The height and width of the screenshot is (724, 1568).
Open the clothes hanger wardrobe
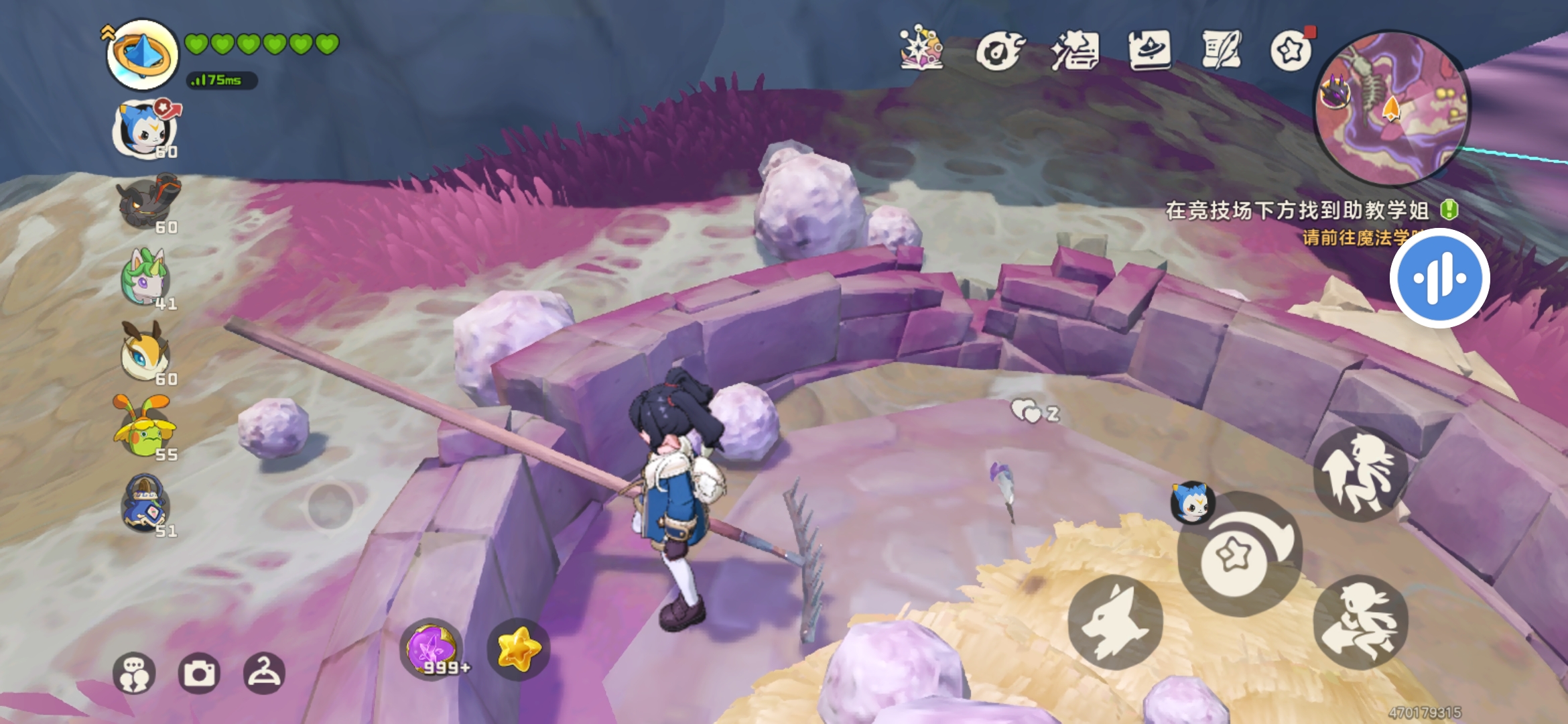pos(264,673)
